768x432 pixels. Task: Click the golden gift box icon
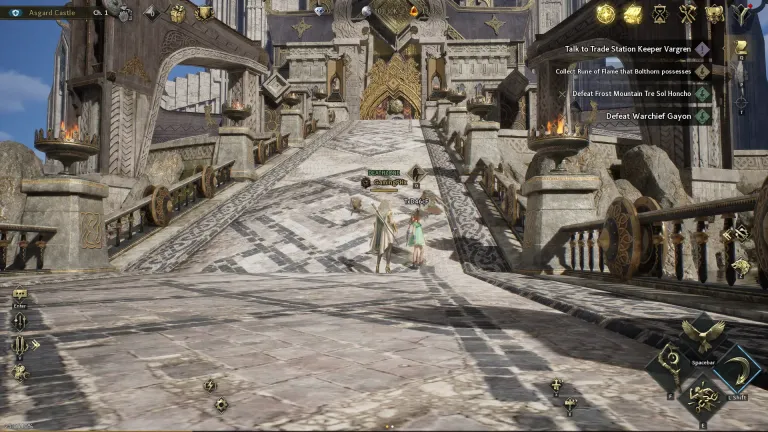pyautogui.click(x=177, y=13)
